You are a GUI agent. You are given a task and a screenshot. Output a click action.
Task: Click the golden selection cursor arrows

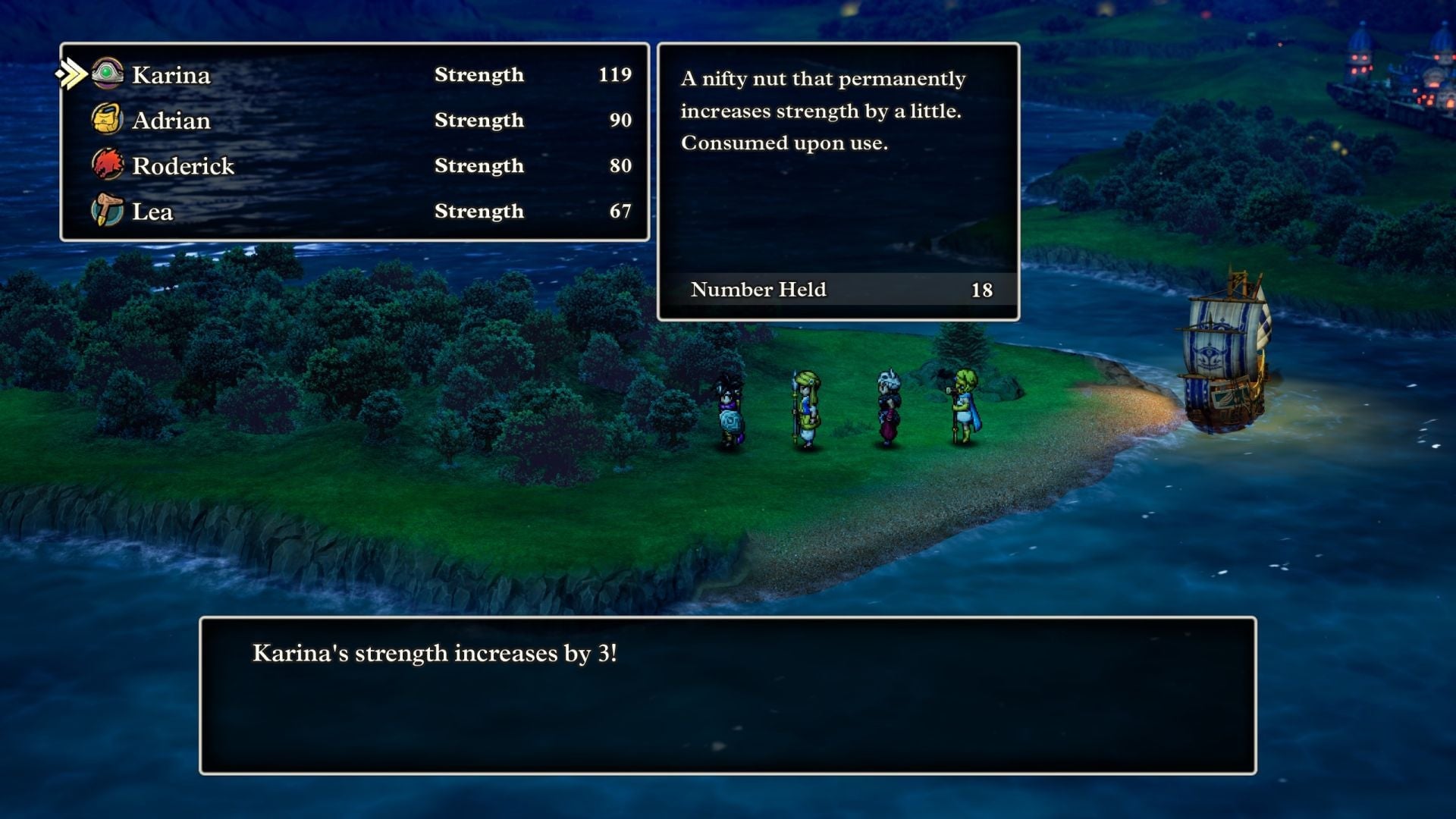tap(71, 72)
